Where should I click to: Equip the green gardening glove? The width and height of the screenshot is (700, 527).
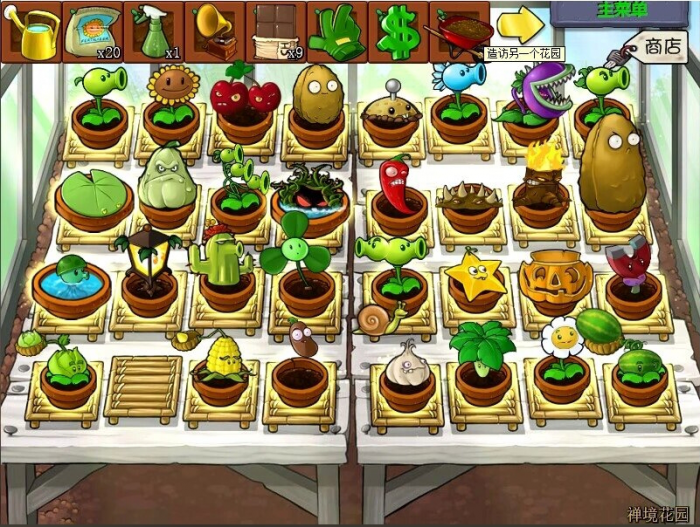point(336,32)
